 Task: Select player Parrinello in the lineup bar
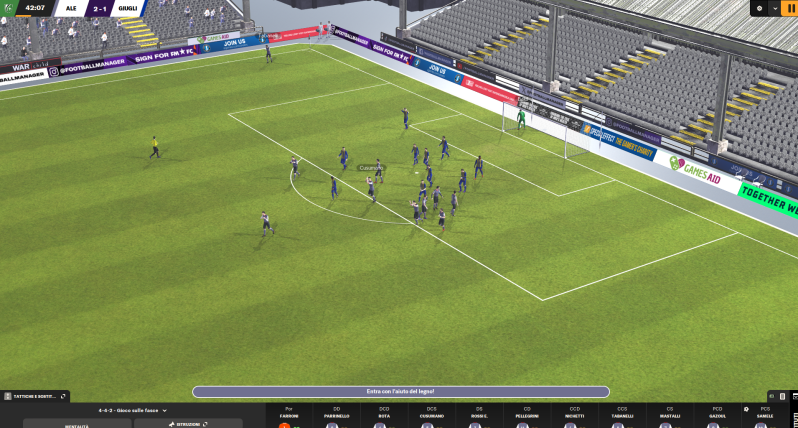[337, 415]
